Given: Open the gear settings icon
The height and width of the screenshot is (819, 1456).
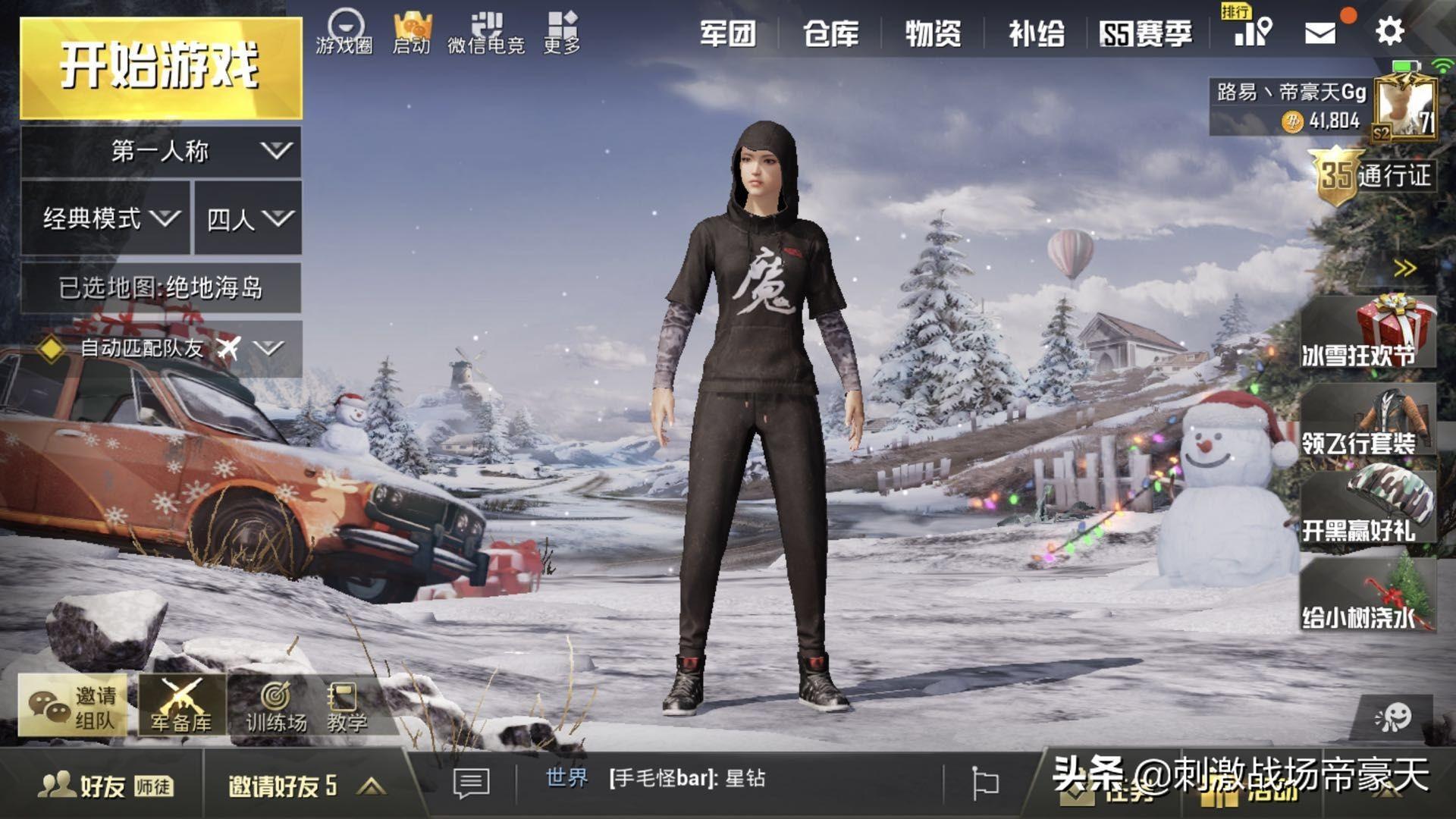Looking at the screenshot, I should (x=1389, y=32).
